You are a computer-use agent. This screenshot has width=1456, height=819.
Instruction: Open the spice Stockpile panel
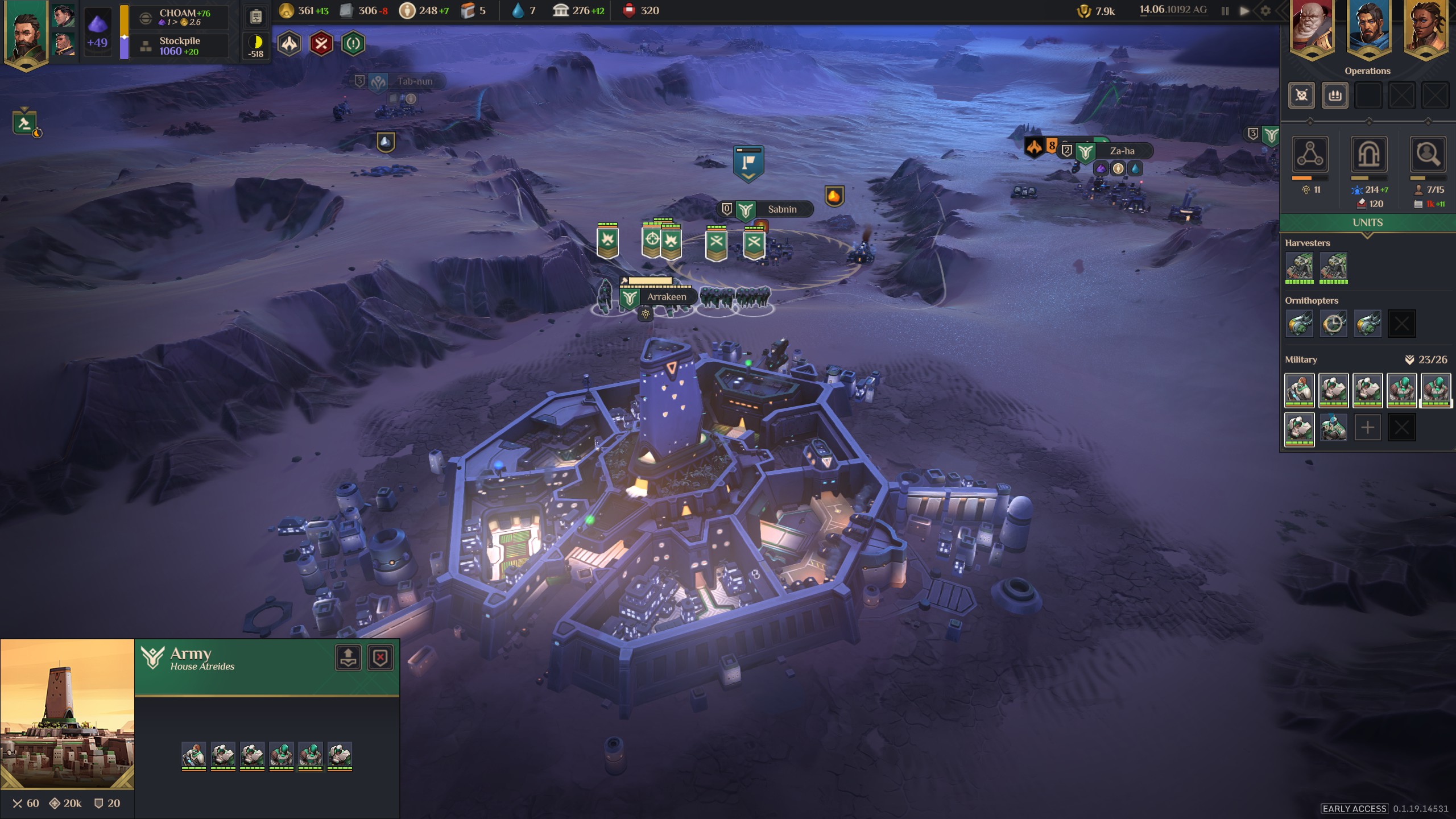coord(179,46)
